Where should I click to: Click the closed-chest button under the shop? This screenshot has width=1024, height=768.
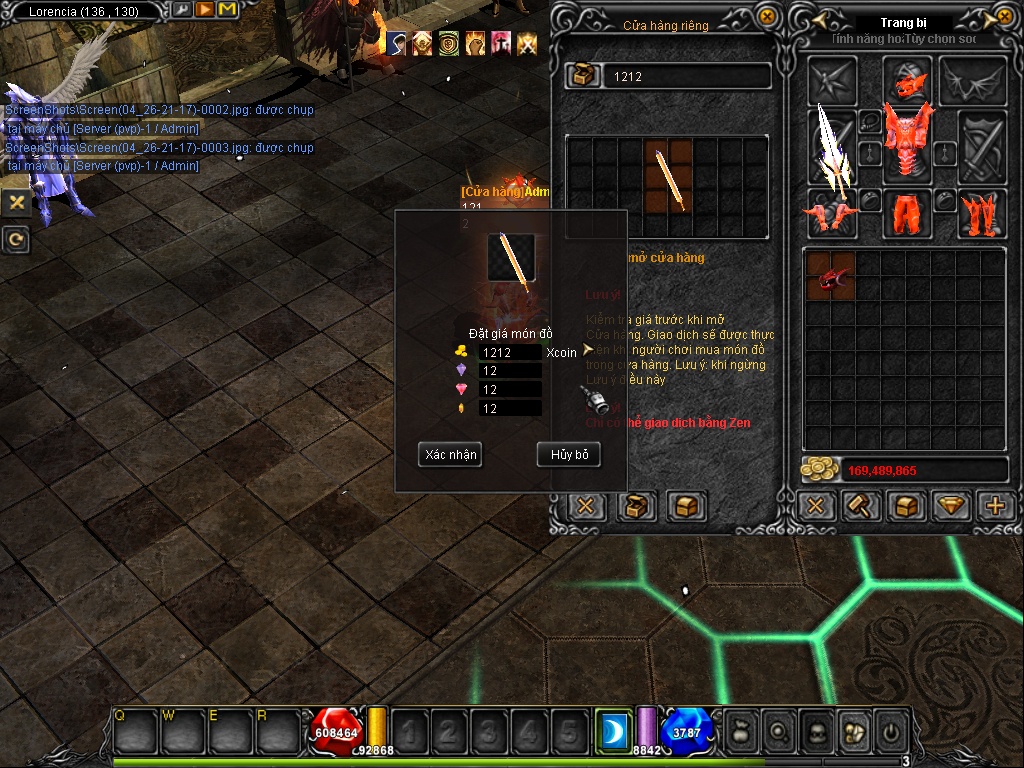click(x=686, y=506)
